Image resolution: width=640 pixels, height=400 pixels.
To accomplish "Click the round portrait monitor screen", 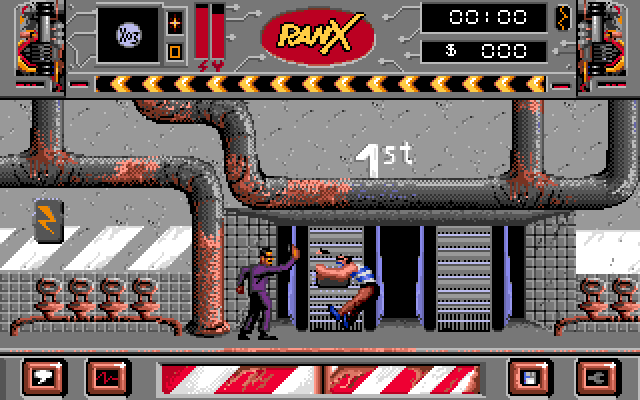I will (130, 34).
